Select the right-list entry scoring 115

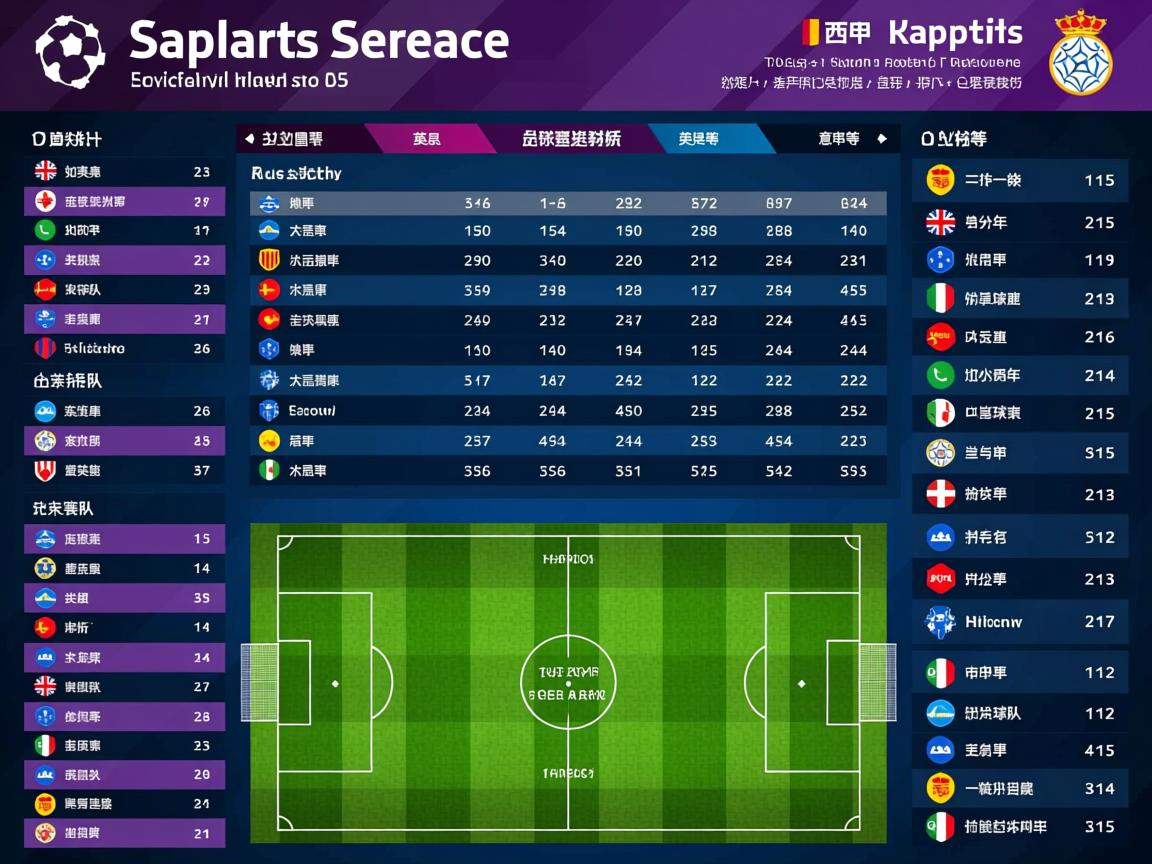click(1020, 181)
